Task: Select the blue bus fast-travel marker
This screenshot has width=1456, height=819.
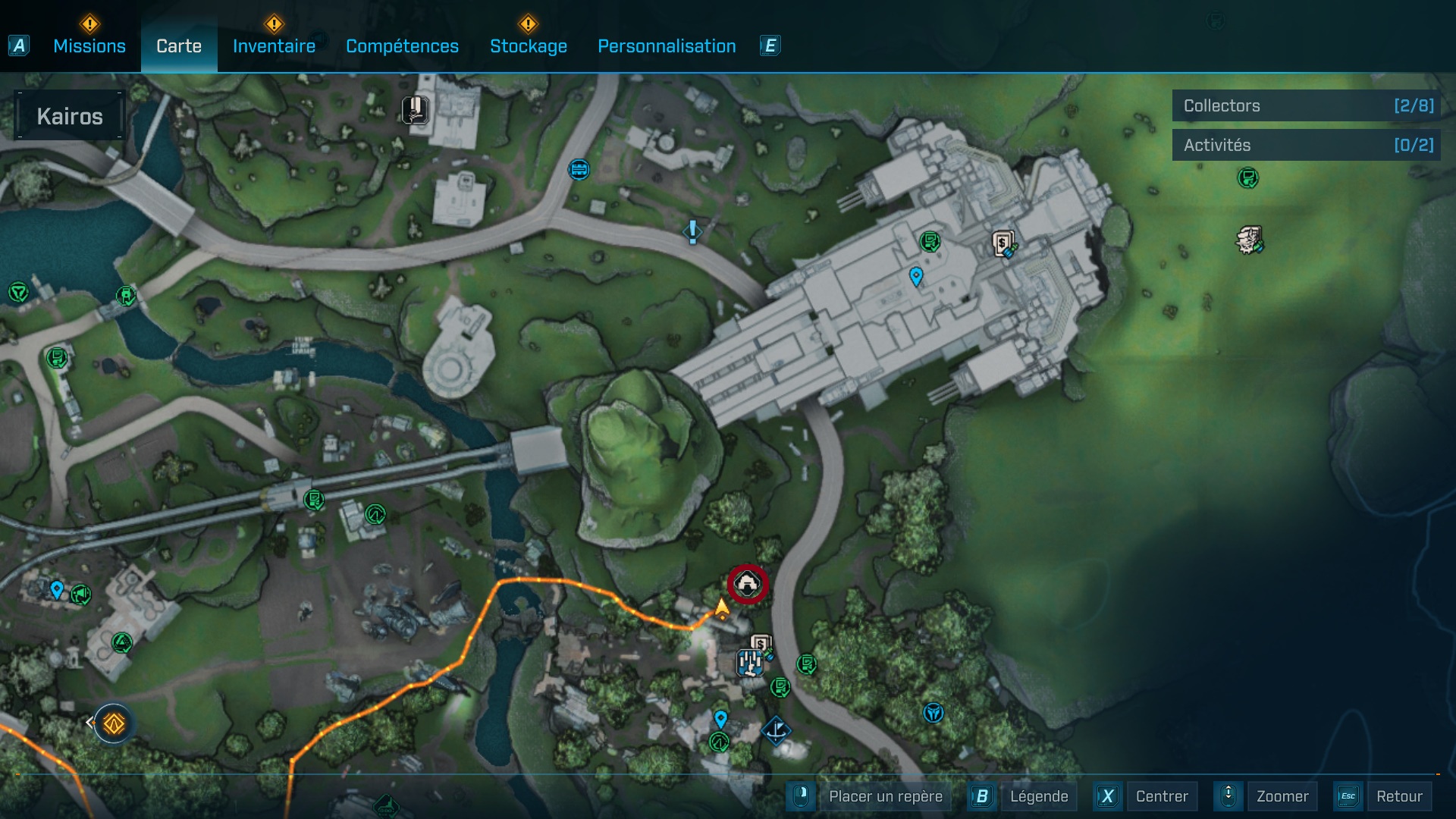Action: (x=579, y=169)
